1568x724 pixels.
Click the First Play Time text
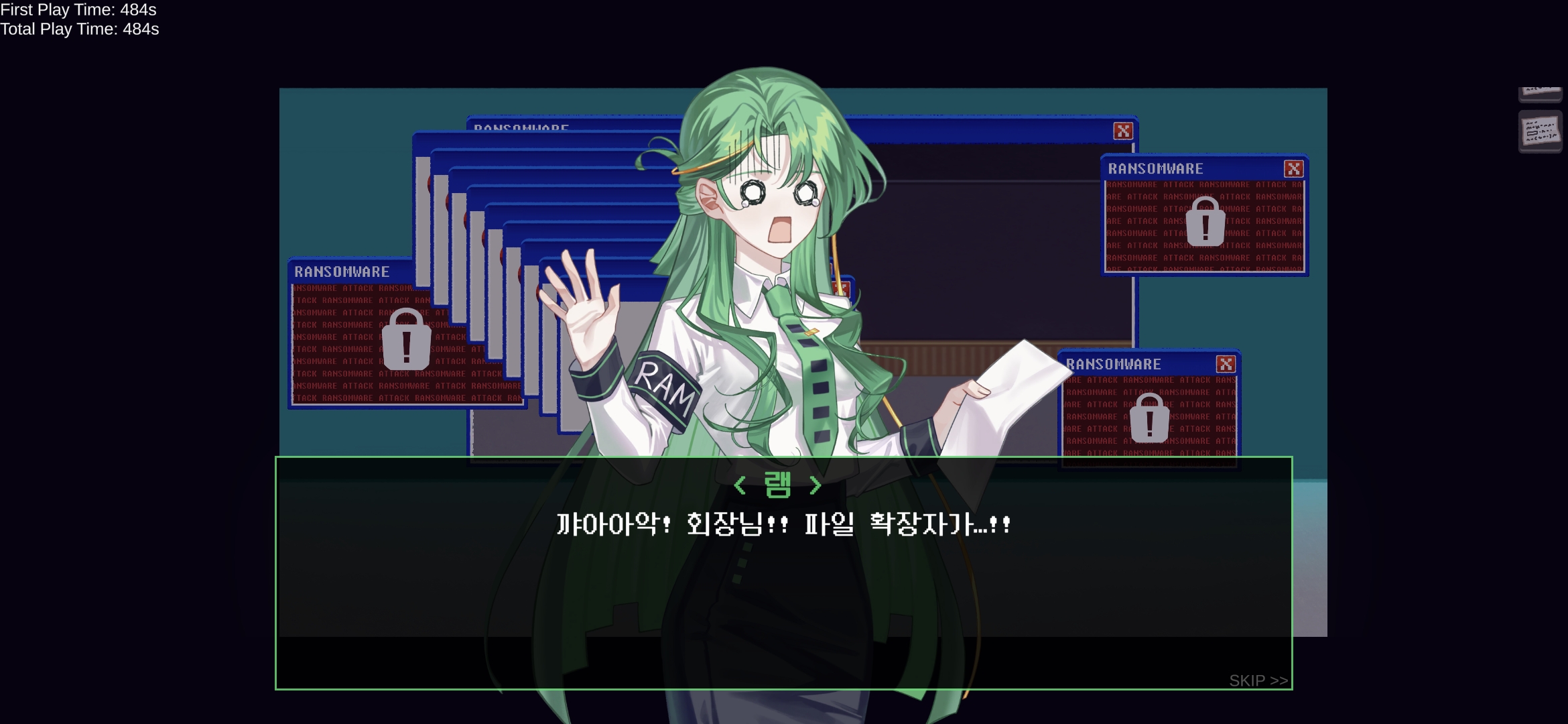pyautogui.click(x=80, y=11)
